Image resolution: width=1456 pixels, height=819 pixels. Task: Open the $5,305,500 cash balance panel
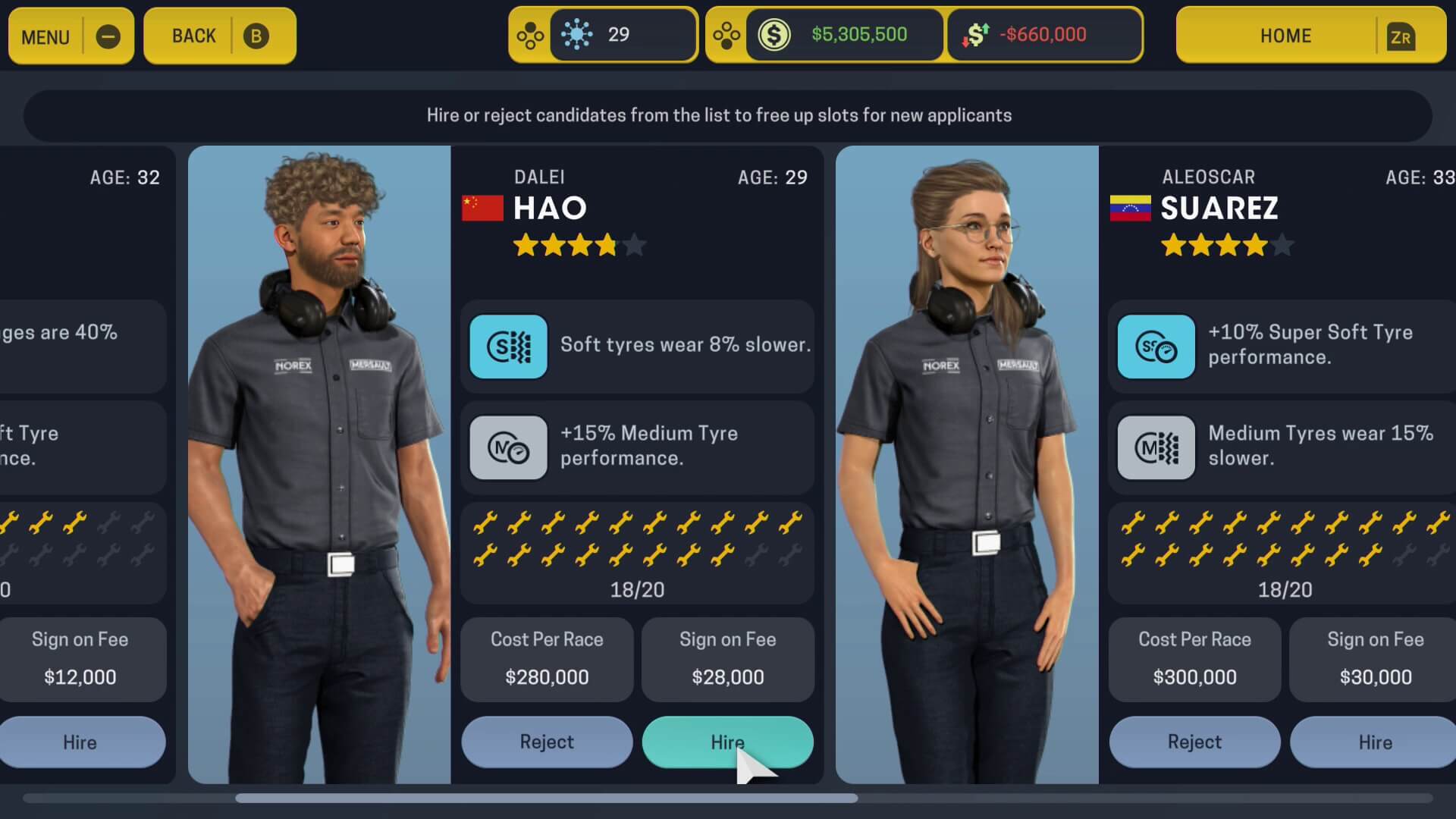845,35
